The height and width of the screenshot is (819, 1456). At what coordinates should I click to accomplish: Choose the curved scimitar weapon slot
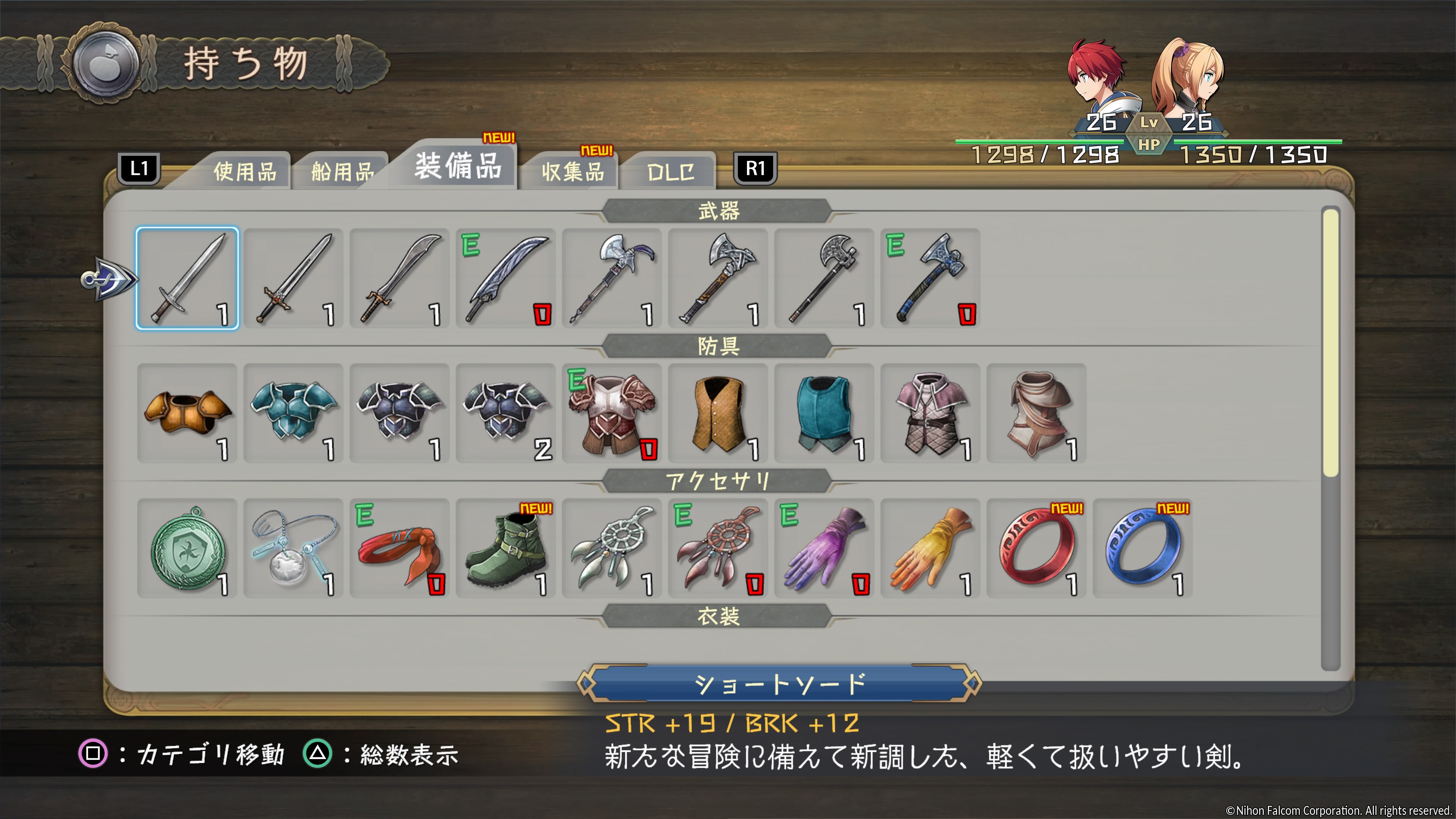(x=400, y=279)
